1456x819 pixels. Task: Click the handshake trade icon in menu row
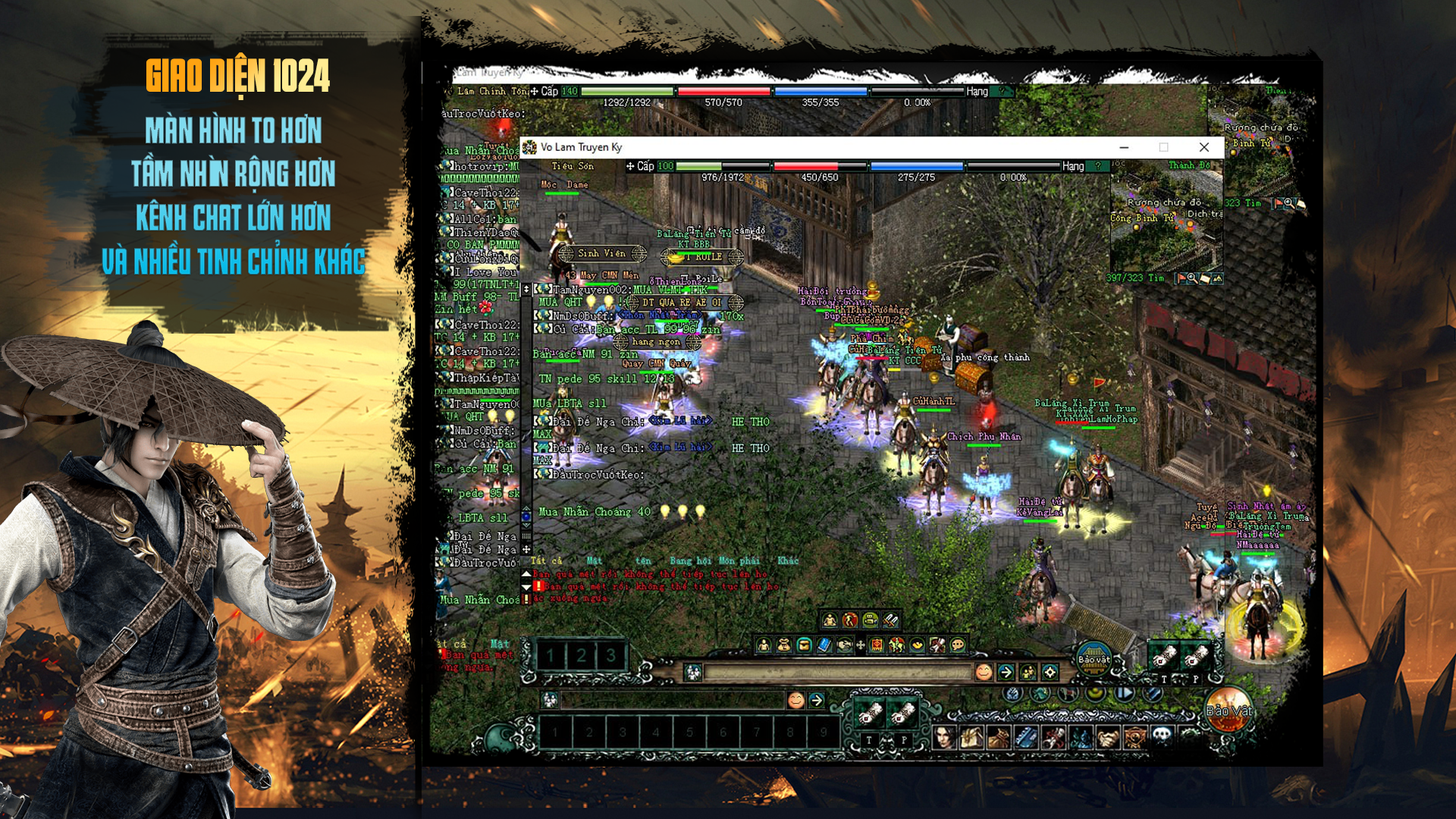844,645
